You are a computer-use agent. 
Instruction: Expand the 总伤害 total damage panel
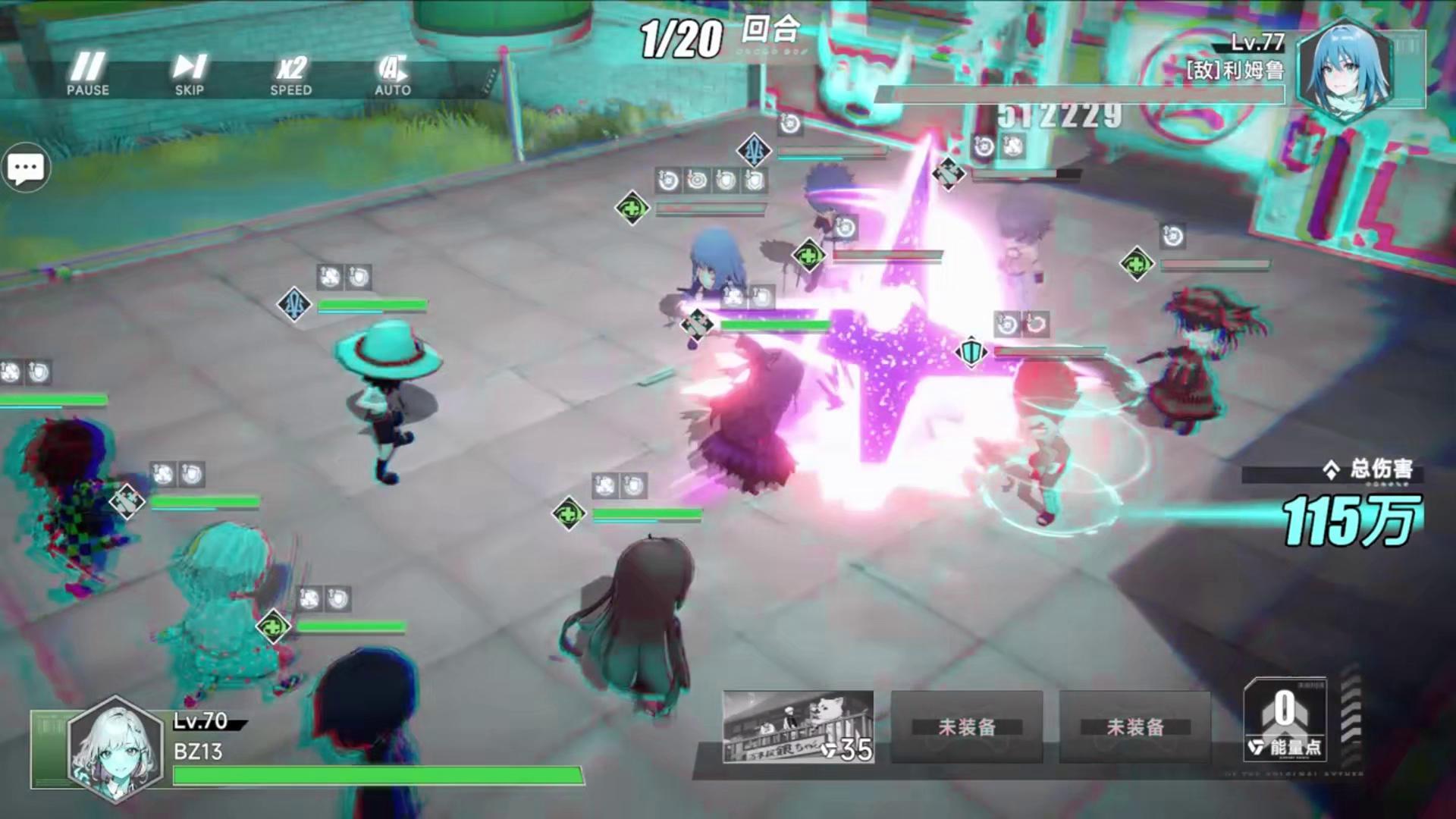tap(1332, 470)
